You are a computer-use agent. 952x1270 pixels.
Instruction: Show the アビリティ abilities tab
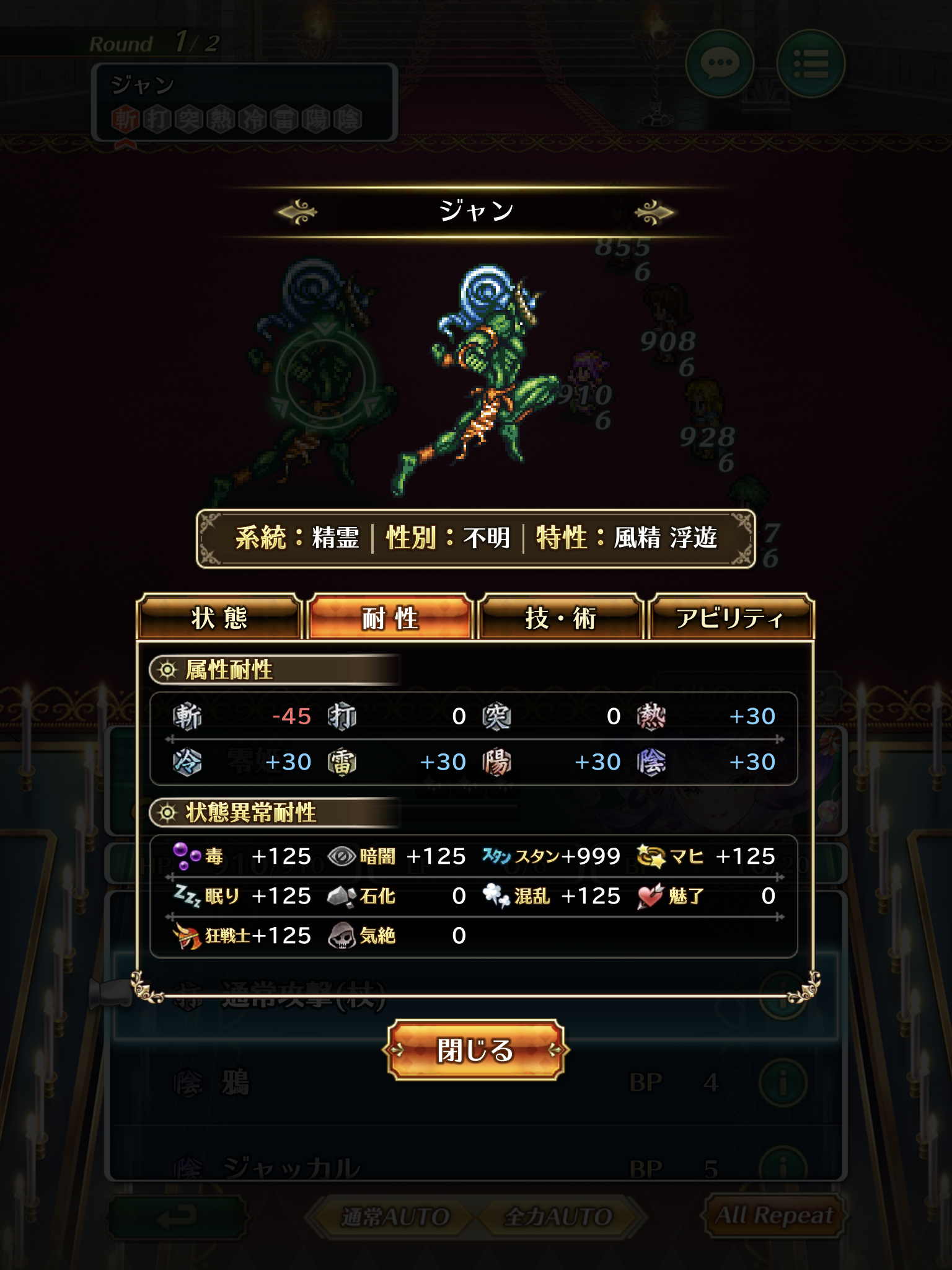pos(730,618)
